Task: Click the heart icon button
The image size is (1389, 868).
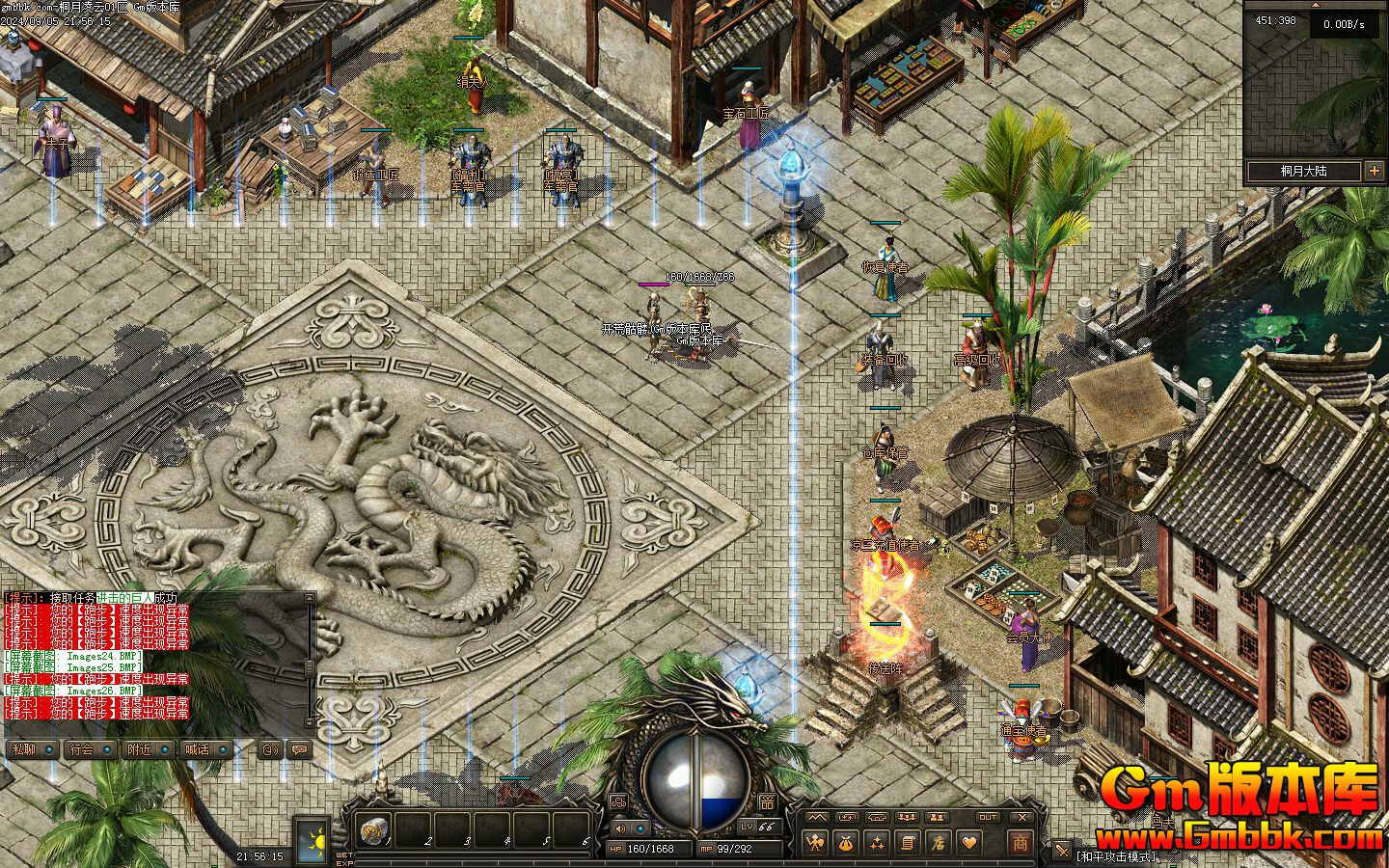Action: point(967,843)
